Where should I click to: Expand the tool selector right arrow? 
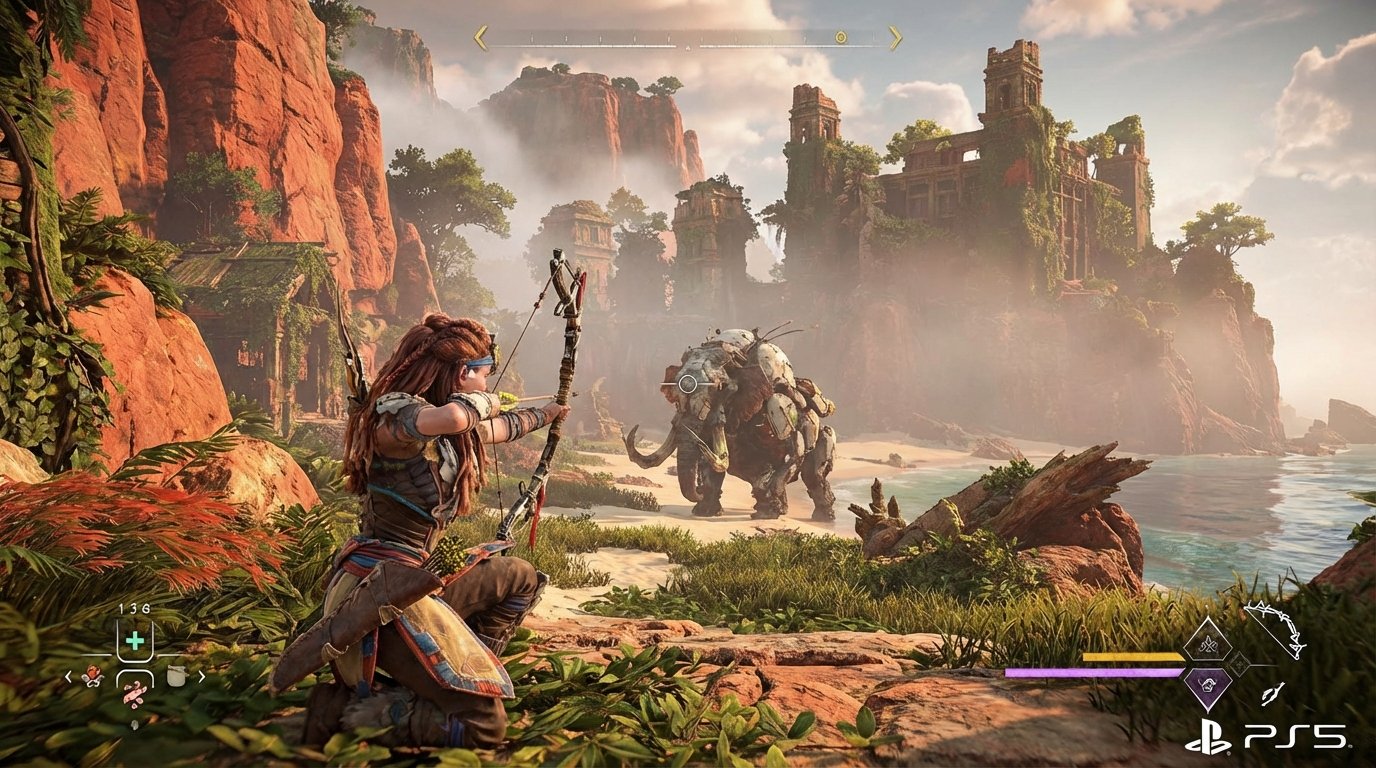(201, 676)
